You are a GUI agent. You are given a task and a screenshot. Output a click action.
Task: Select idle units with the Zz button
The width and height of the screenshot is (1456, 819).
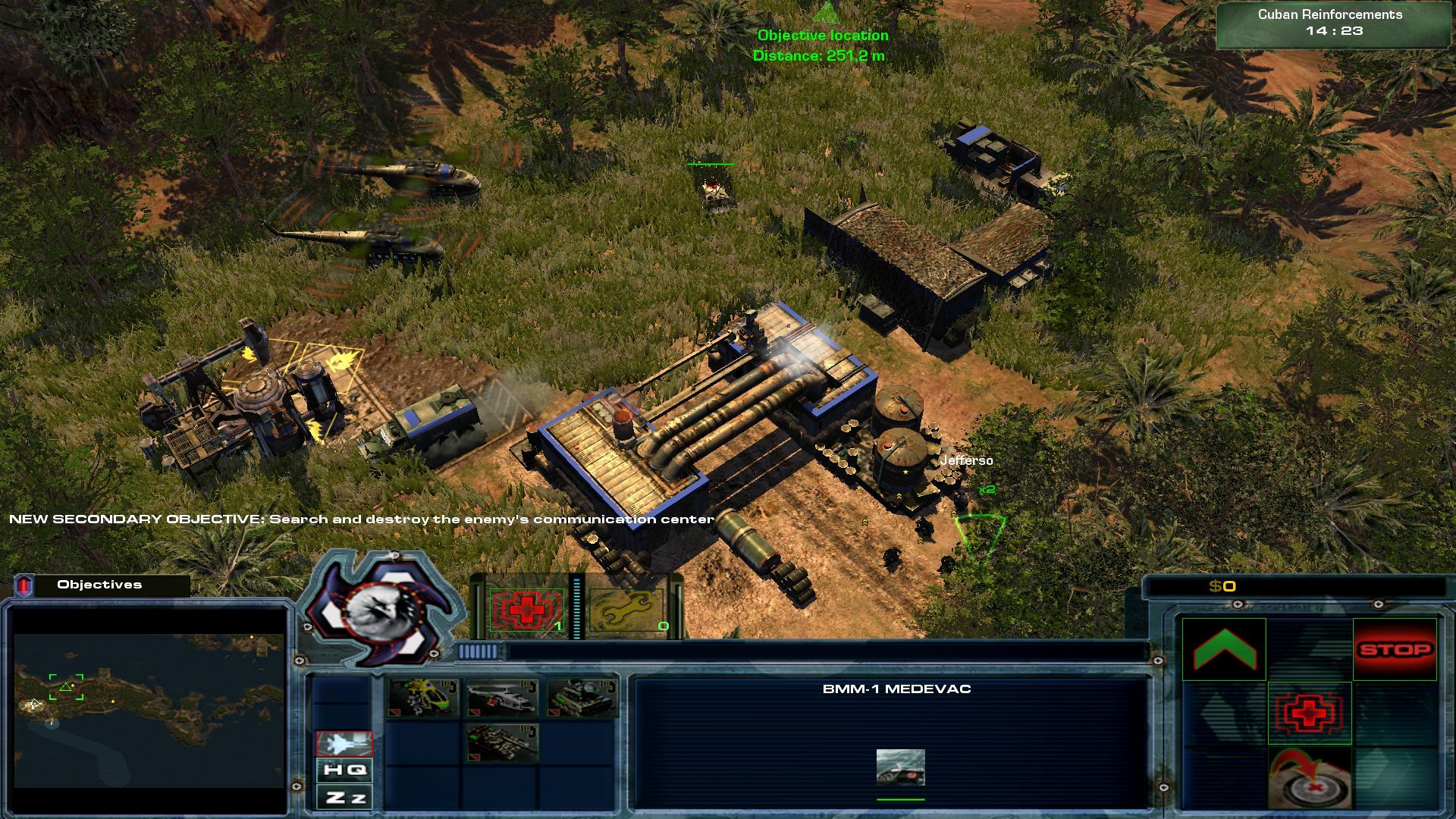coord(344,798)
